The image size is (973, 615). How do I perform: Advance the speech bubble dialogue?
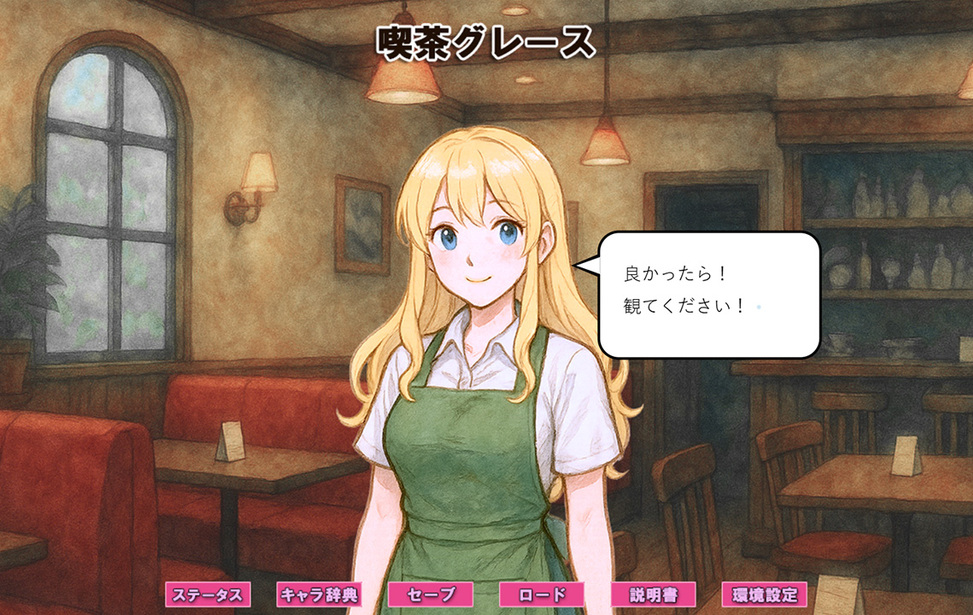(708, 294)
